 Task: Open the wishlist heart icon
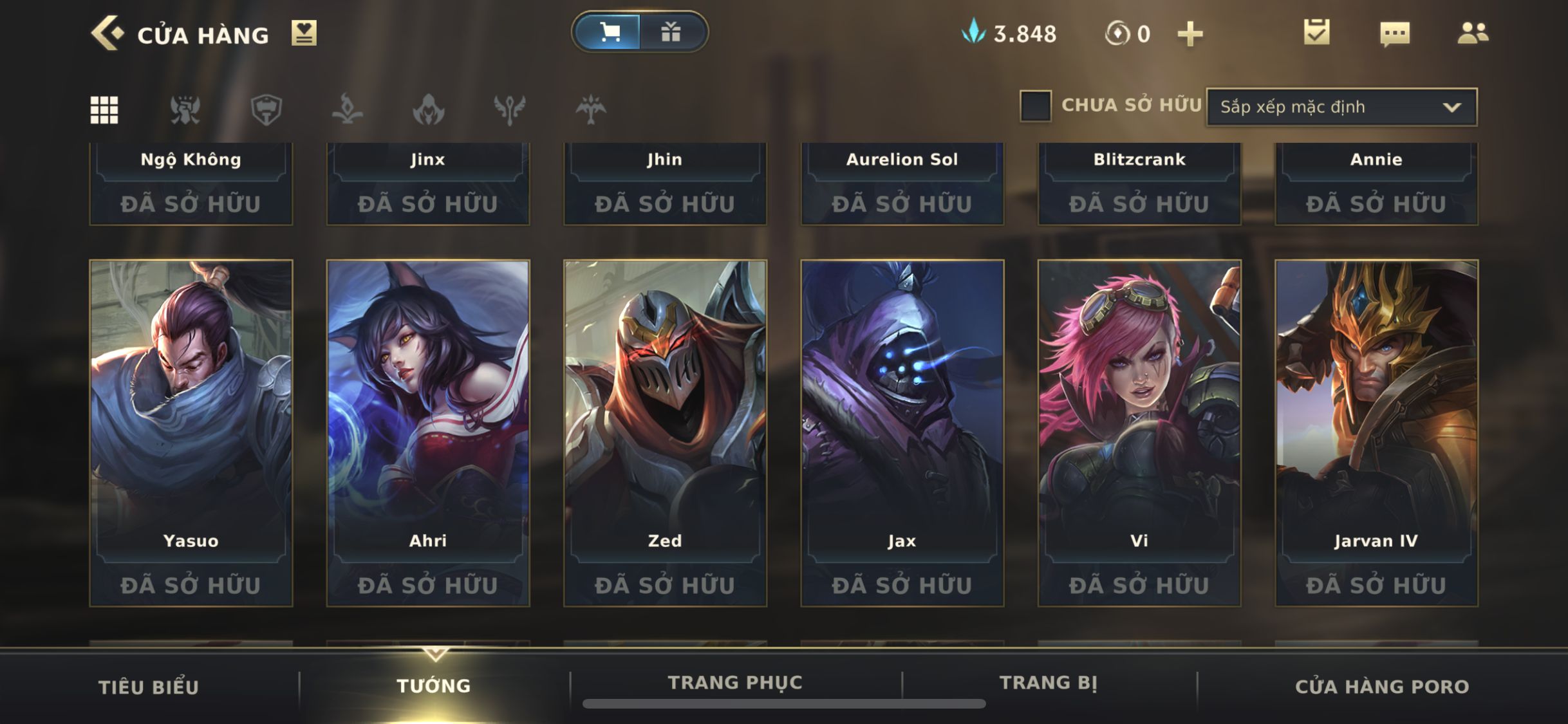(304, 33)
